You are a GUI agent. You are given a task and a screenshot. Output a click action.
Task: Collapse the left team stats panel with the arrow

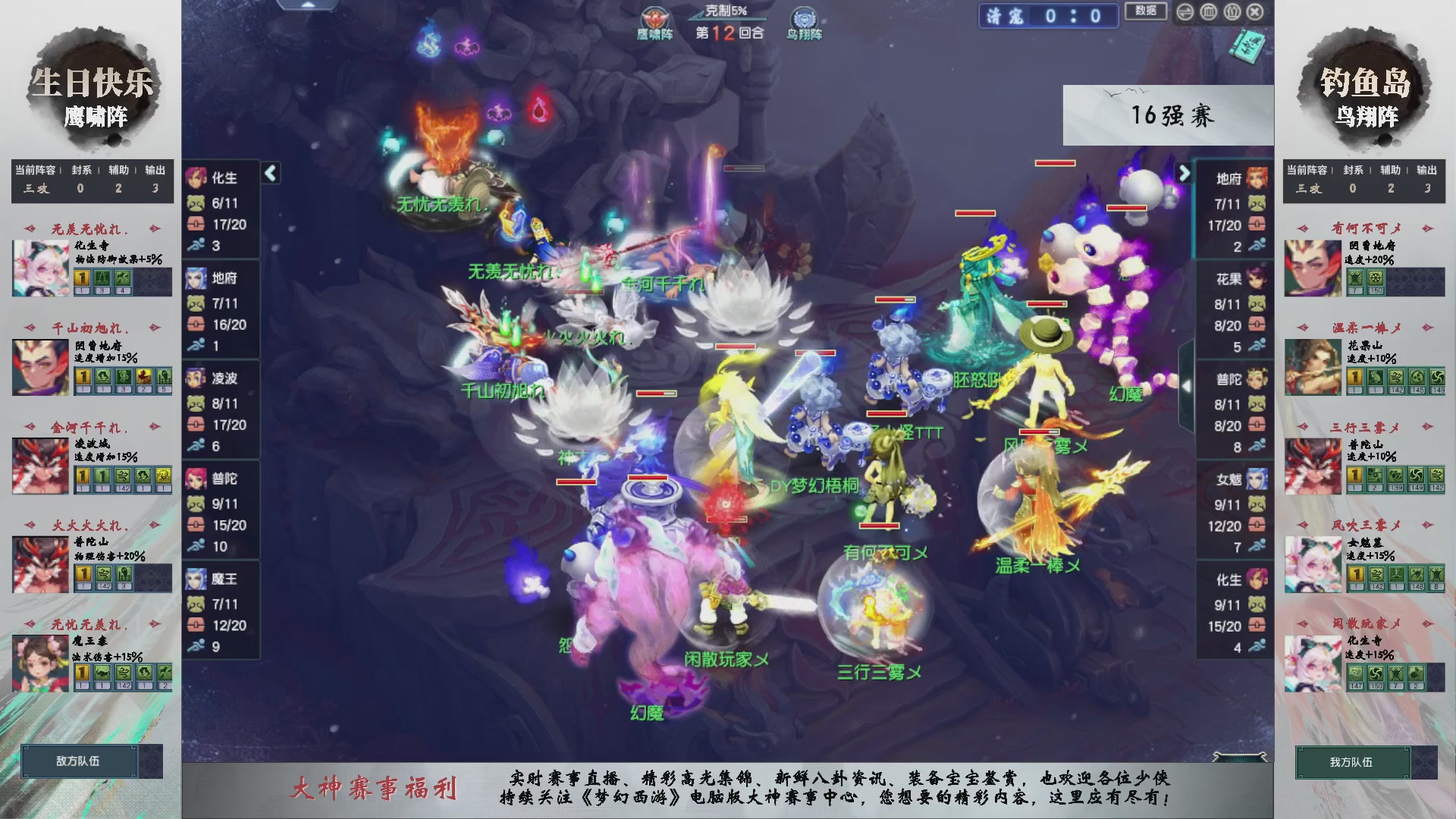click(x=269, y=173)
